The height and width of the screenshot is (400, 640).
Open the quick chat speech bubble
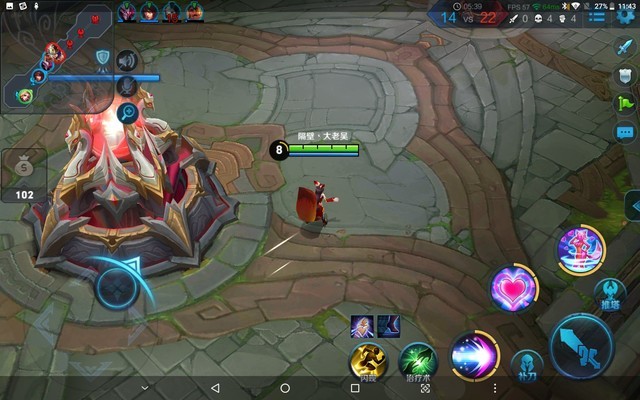(x=625, y=132)
